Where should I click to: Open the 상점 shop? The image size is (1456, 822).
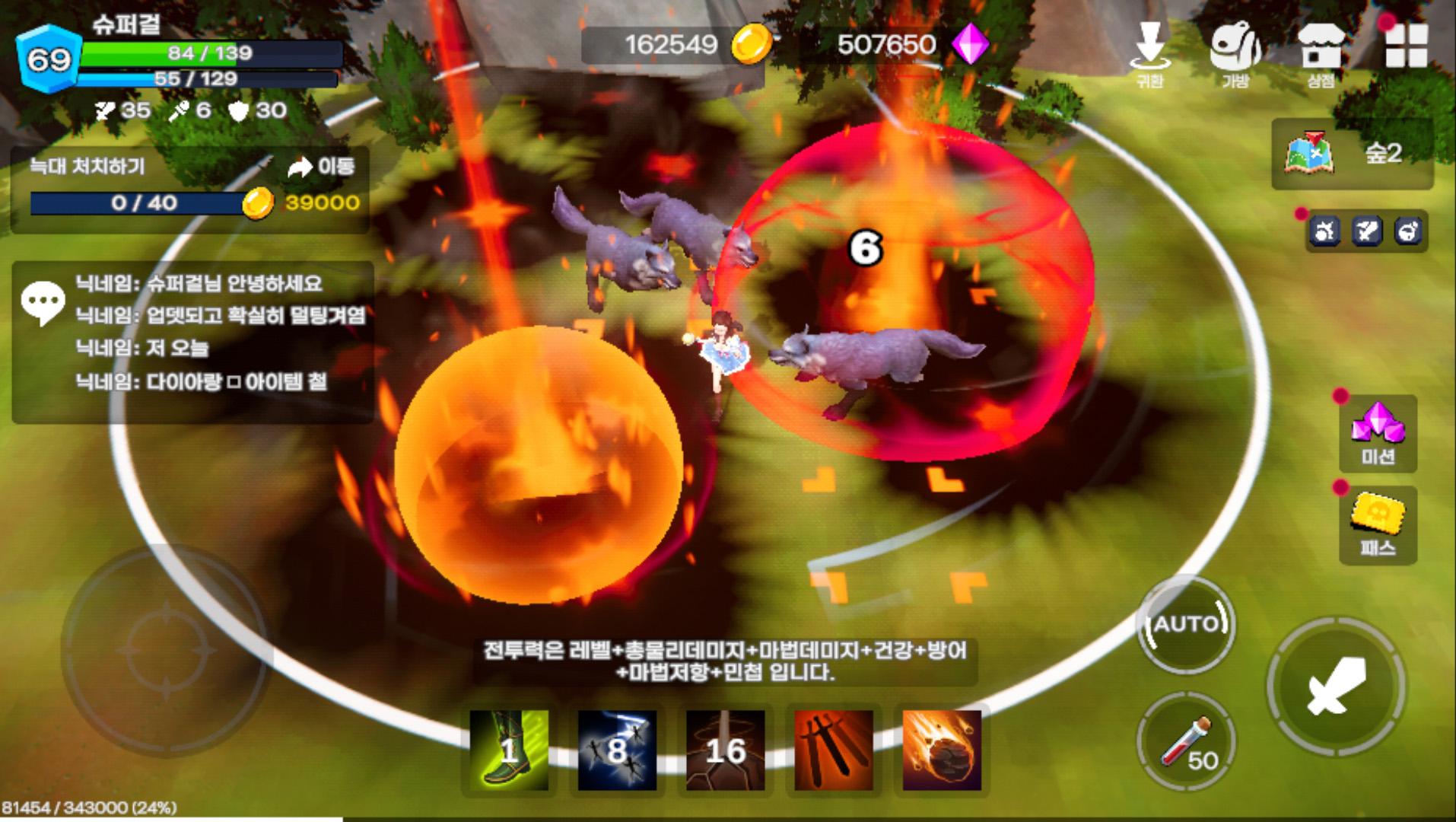point(1321,52)
